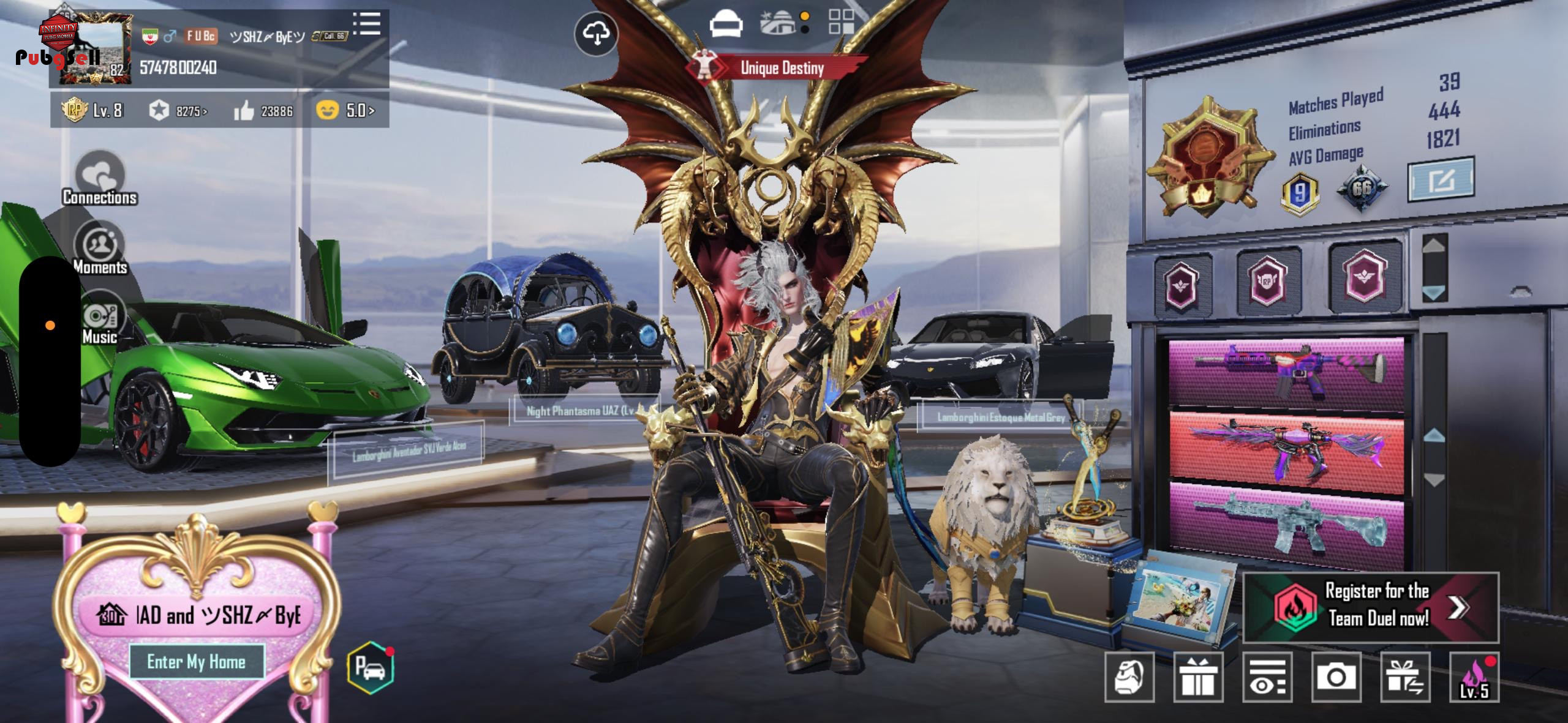Edit the stats showcase card

(1441, 180)
